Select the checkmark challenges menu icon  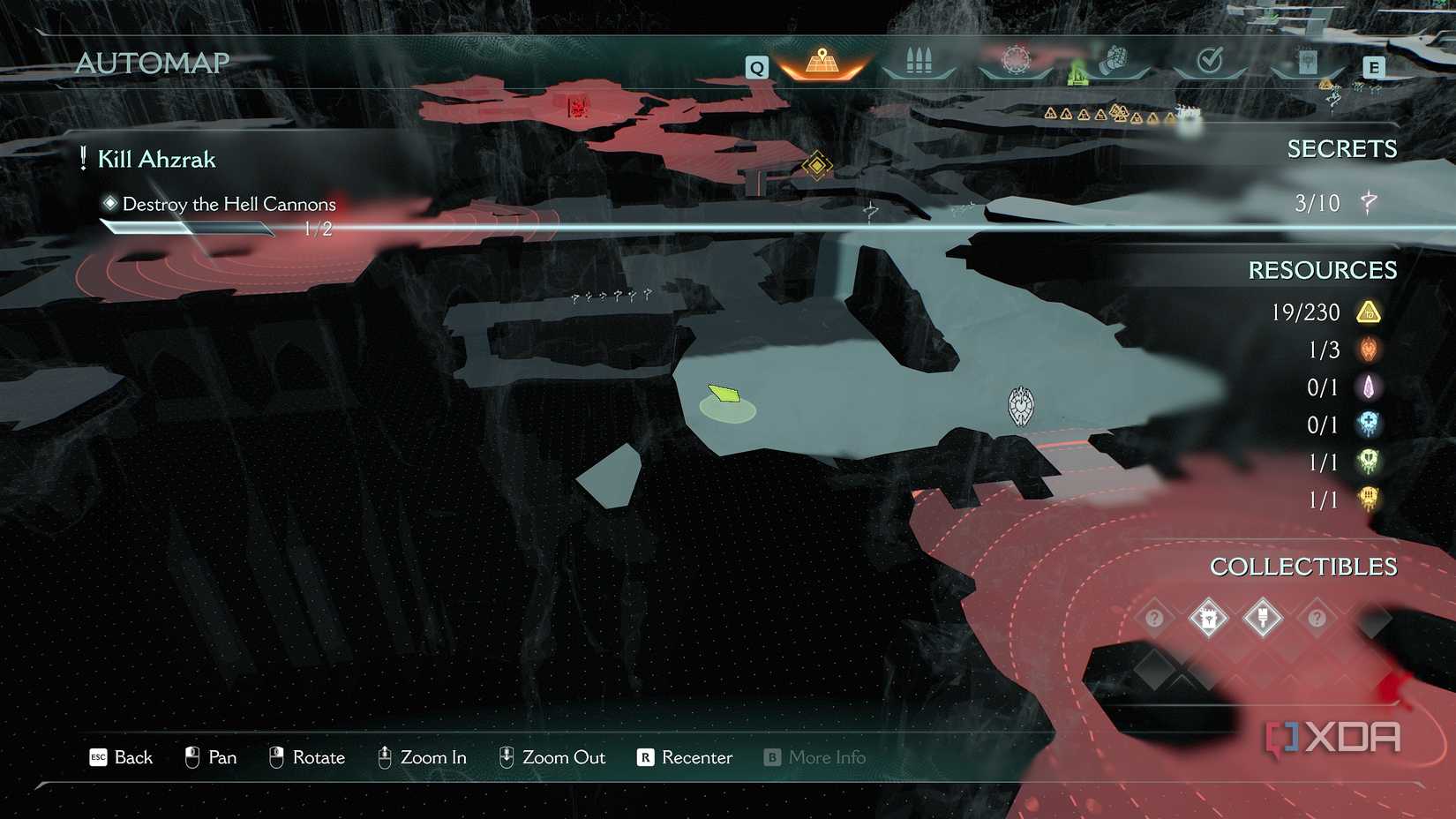1210,60
